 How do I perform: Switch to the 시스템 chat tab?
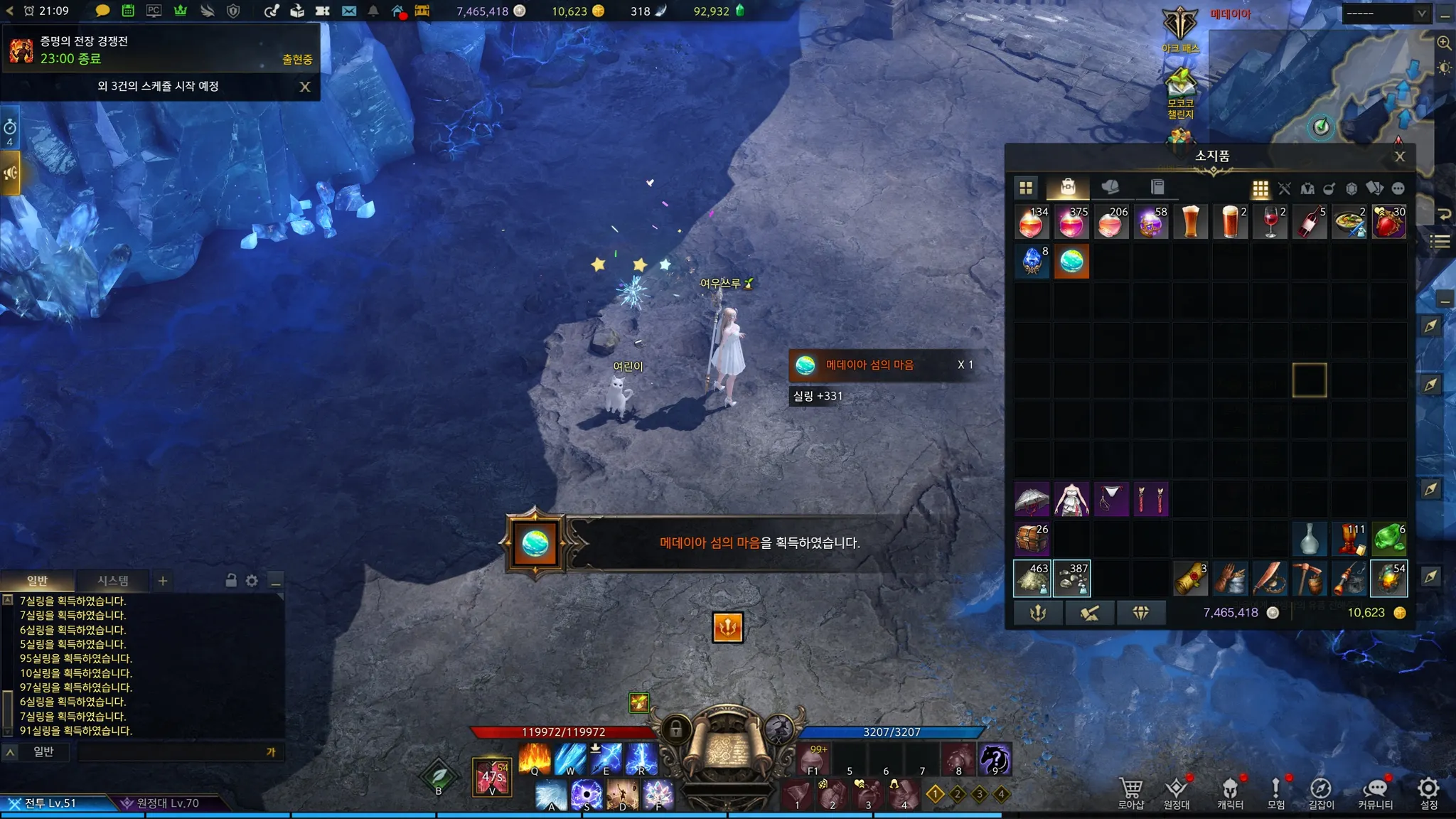pos(113,581)
